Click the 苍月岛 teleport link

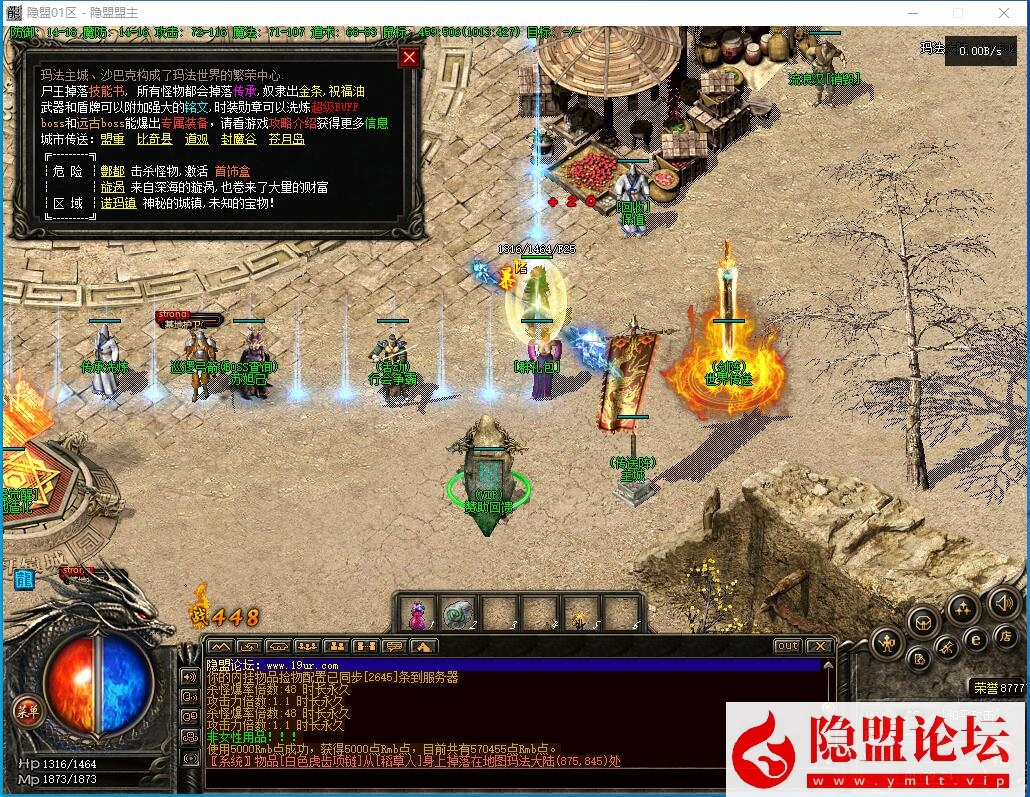(x=287, y=139)
